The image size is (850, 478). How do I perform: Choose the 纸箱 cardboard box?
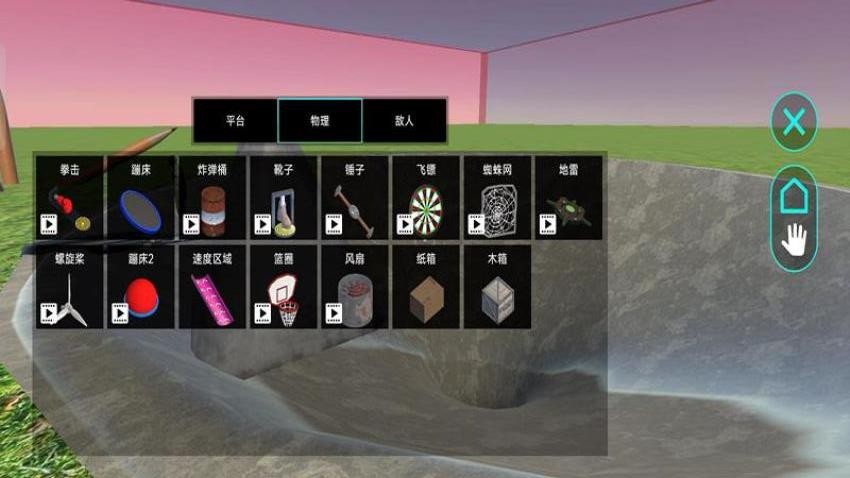tap(426, 288)
